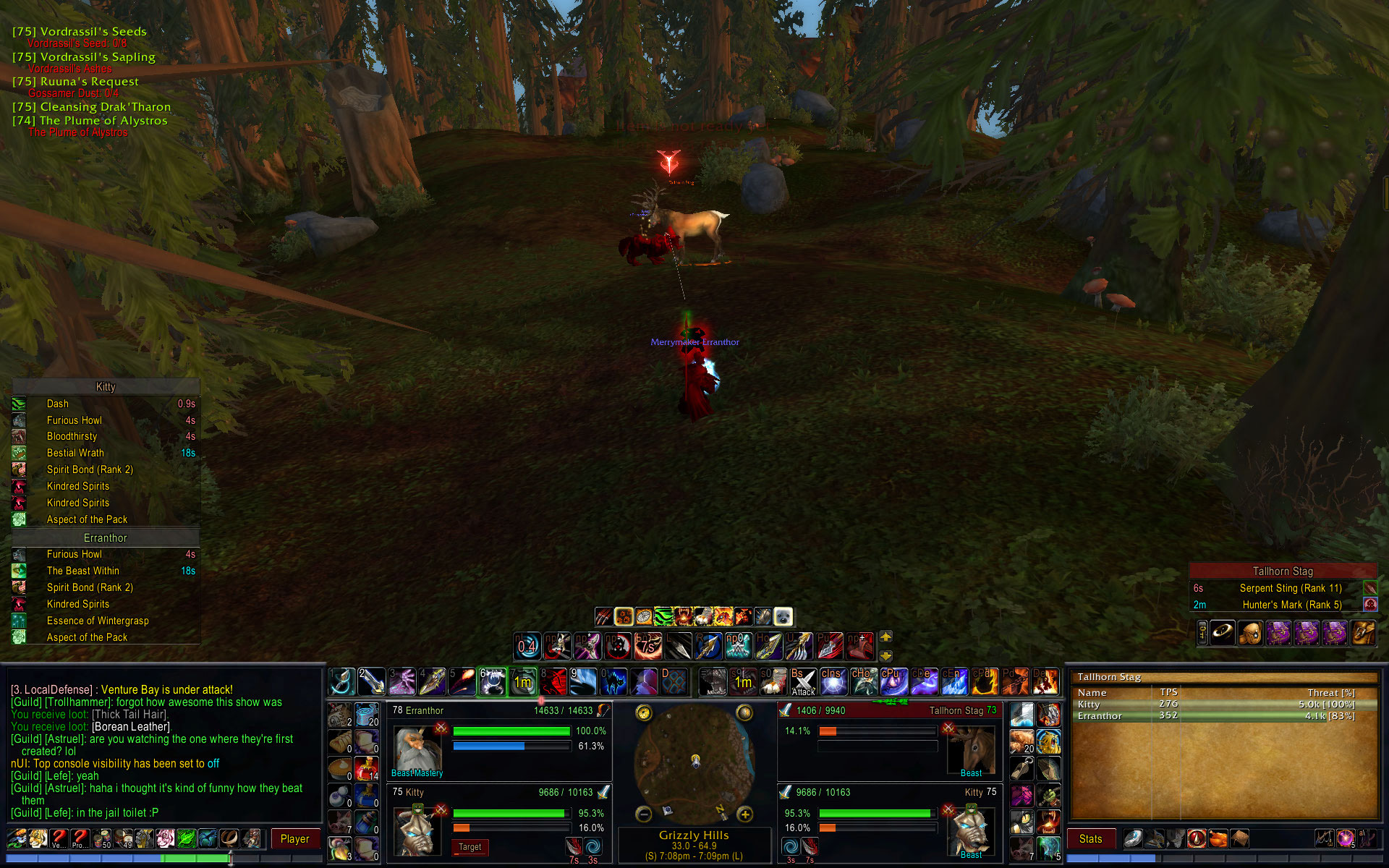Click the Hunter's Mark debuff icon

[x=1369, y=605]
